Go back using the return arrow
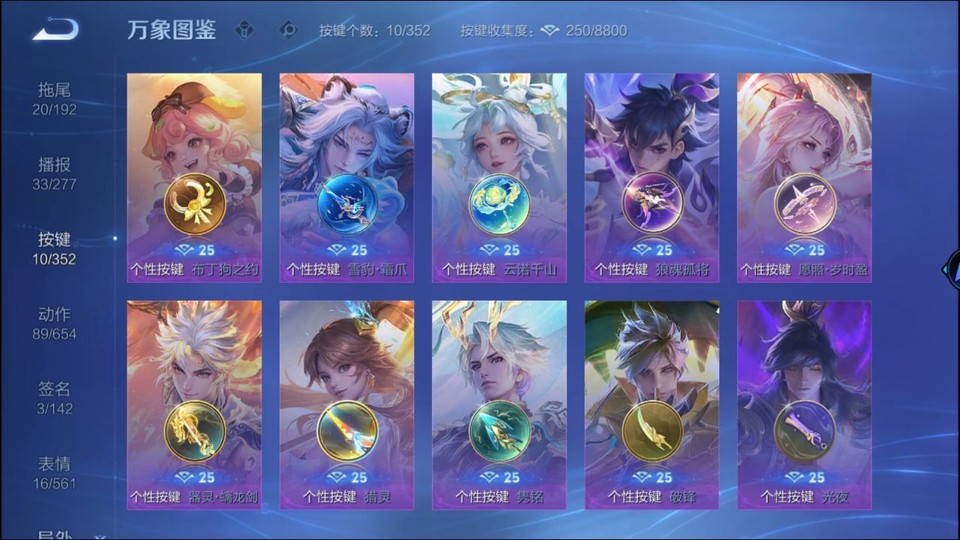This screenshot has height=540, width=960. point(55,29)
